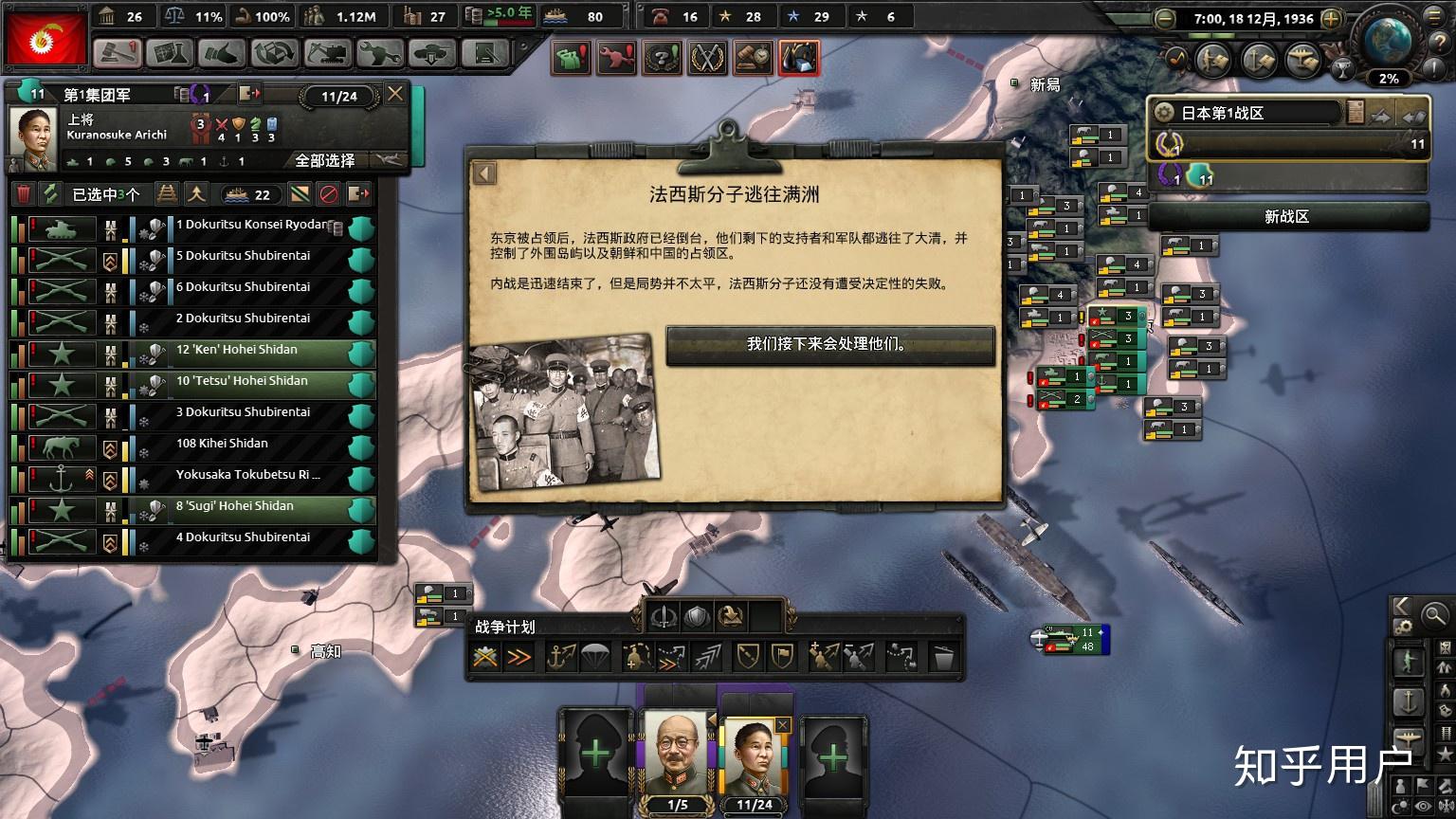Toggle strategic redeployment with the railway icon

(167, 193)
